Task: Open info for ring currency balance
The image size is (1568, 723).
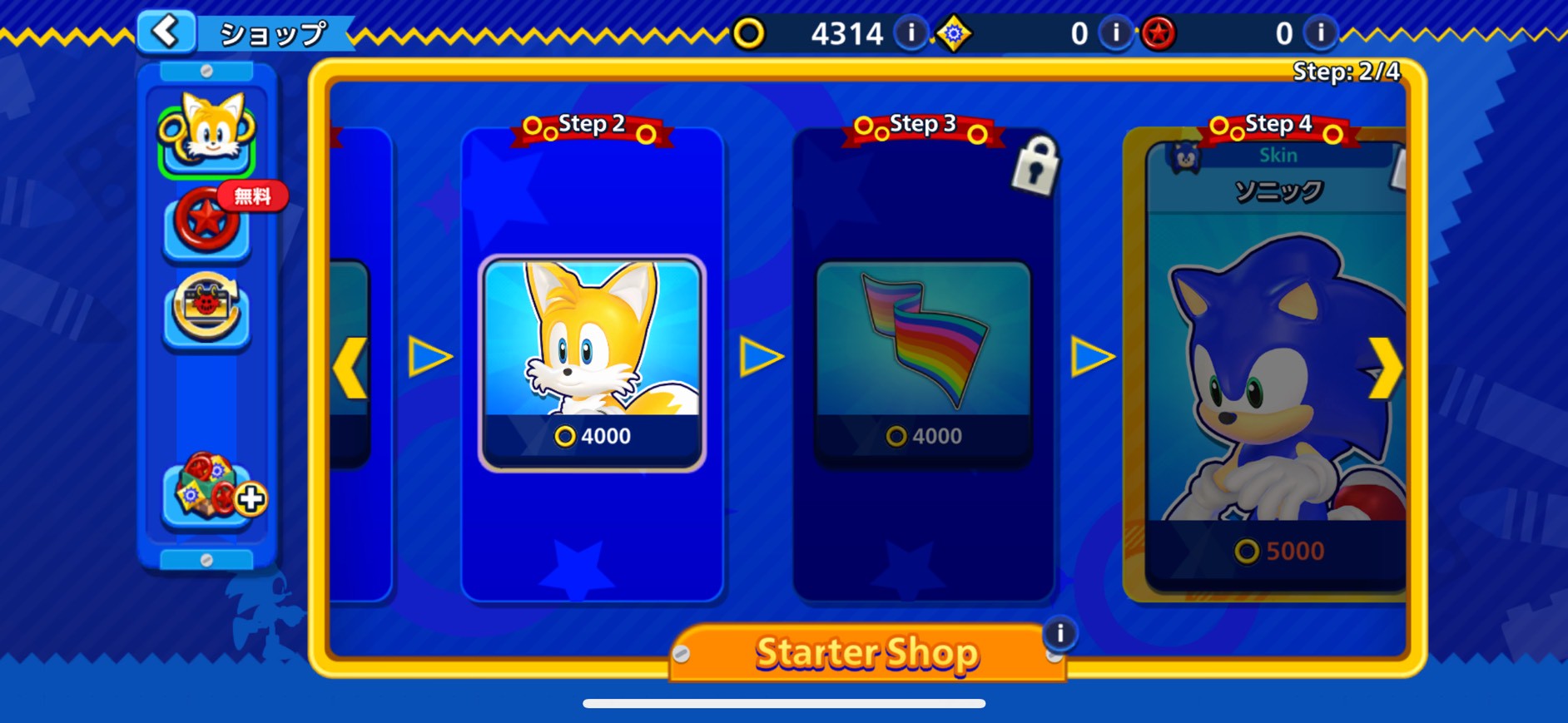Action: pos(910,34)
